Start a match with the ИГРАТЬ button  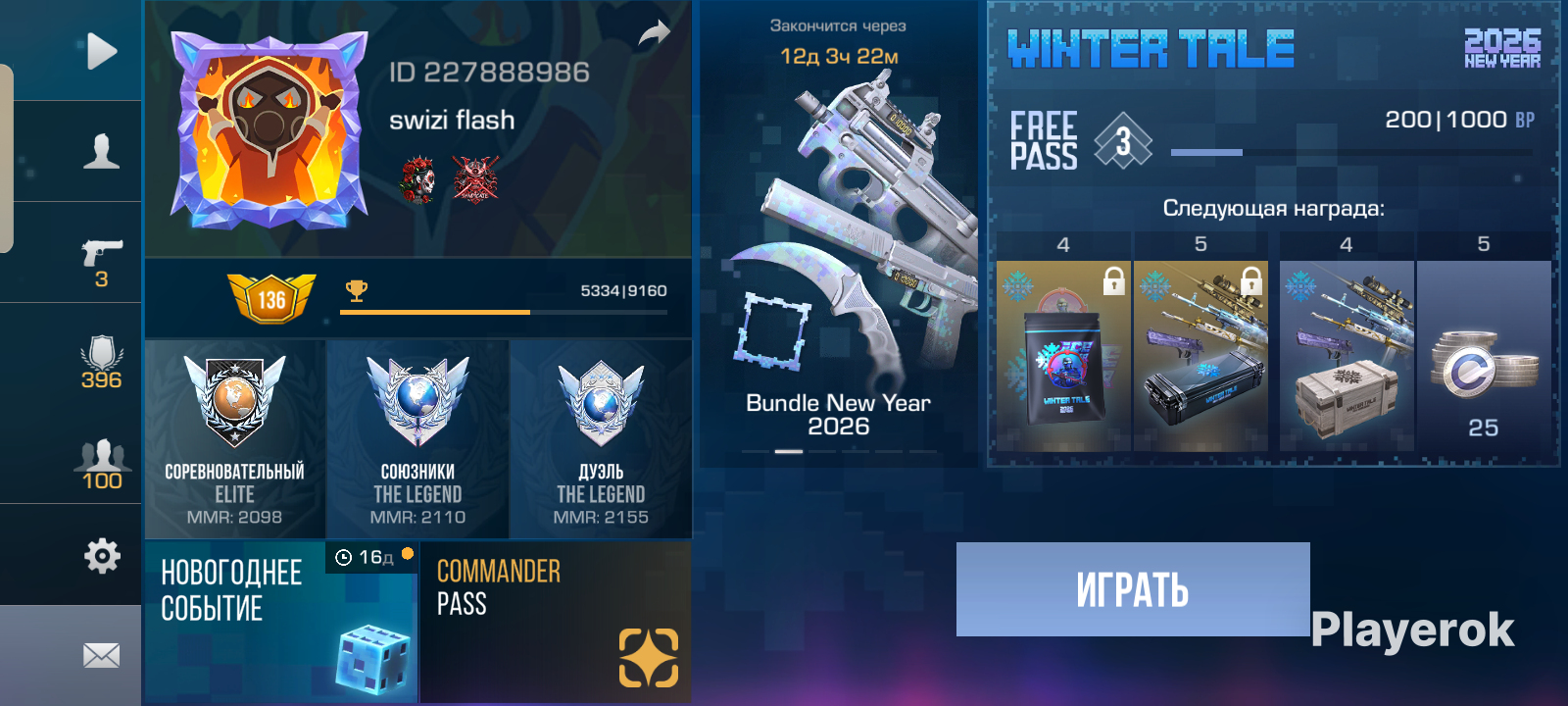click(1133, 589)
